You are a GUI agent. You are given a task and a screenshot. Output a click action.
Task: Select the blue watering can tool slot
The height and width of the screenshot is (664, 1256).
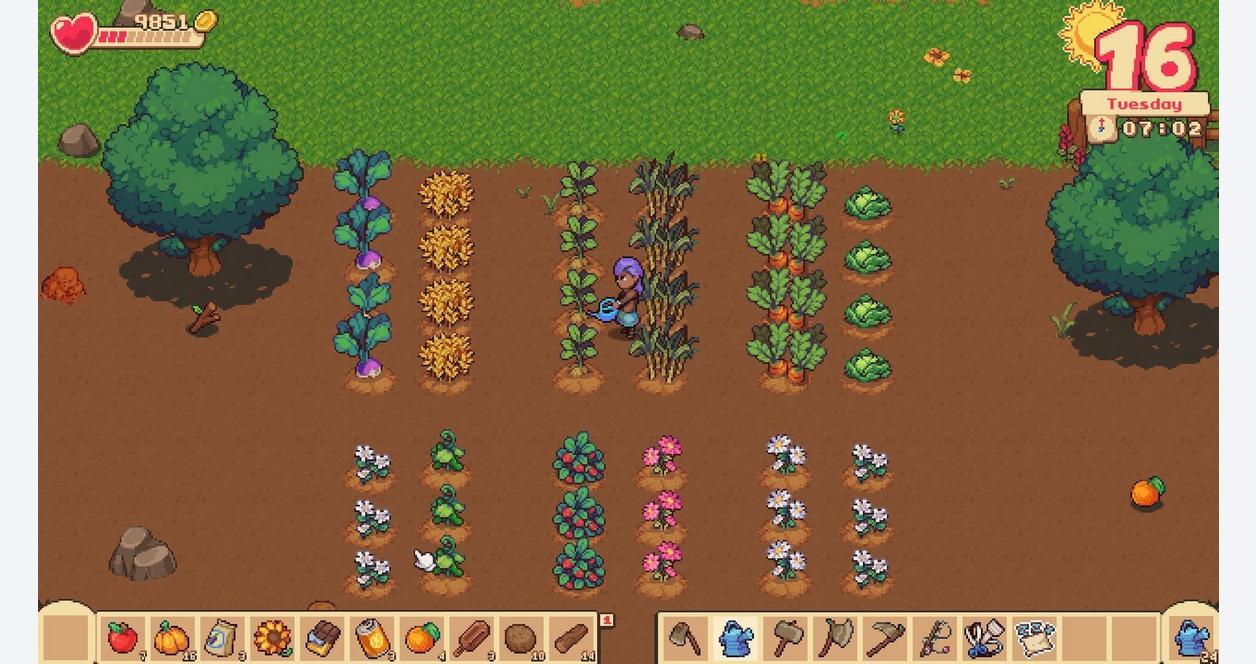pyautogui.click(x=736, y=638)
